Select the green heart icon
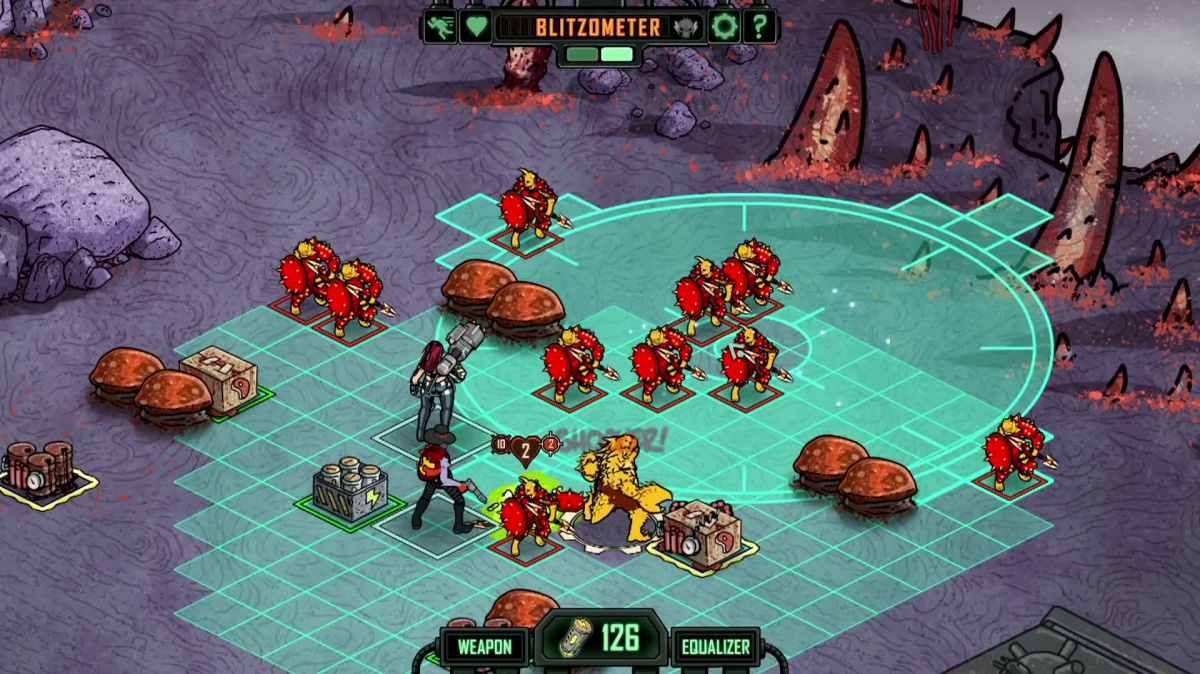 point(476,27)
